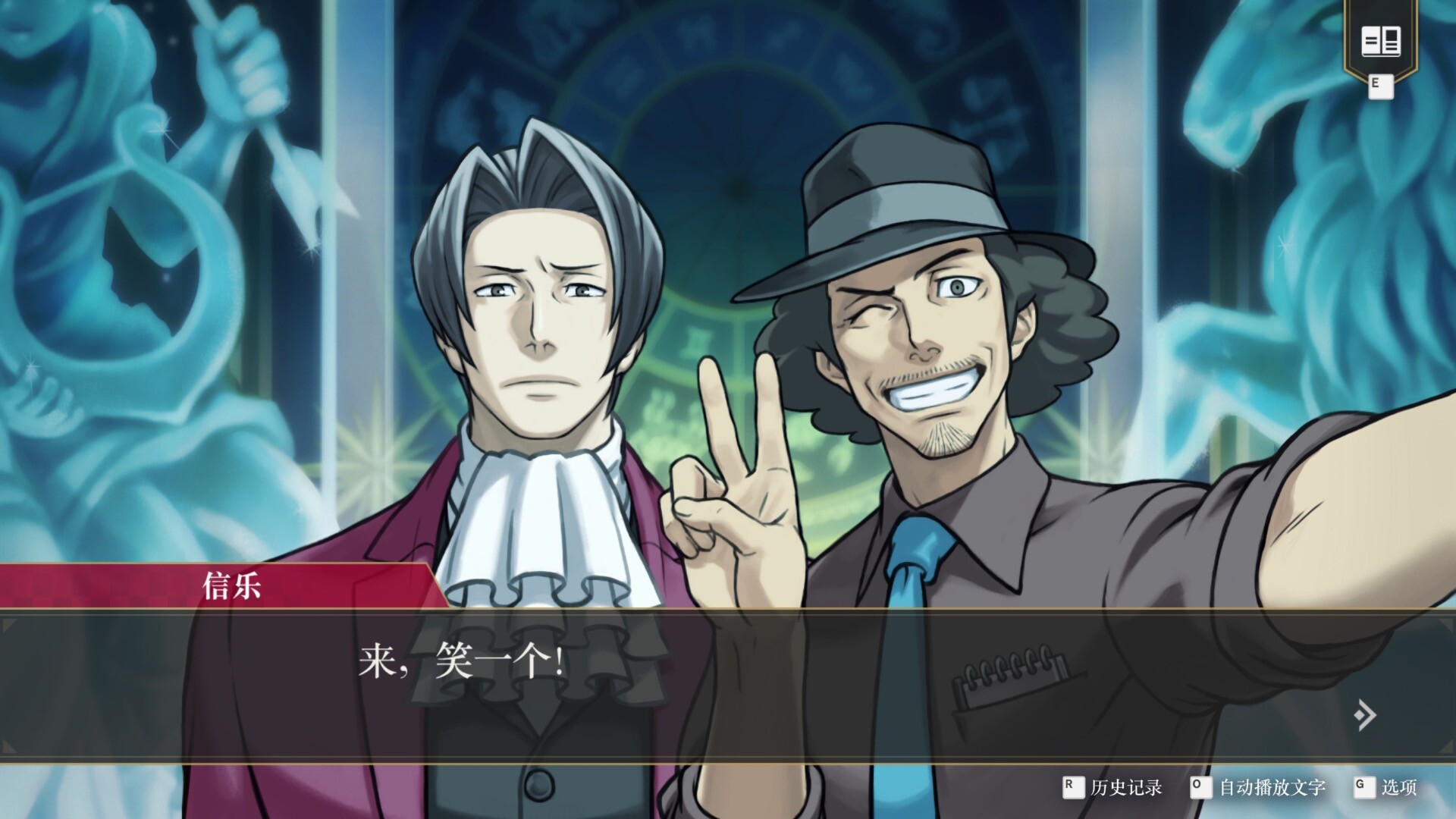Image resolution: width=1456 pixels, height=819 pixels.
Task: Advance dialogue with the arrow indicator
Action: [x=1364, y=714]
